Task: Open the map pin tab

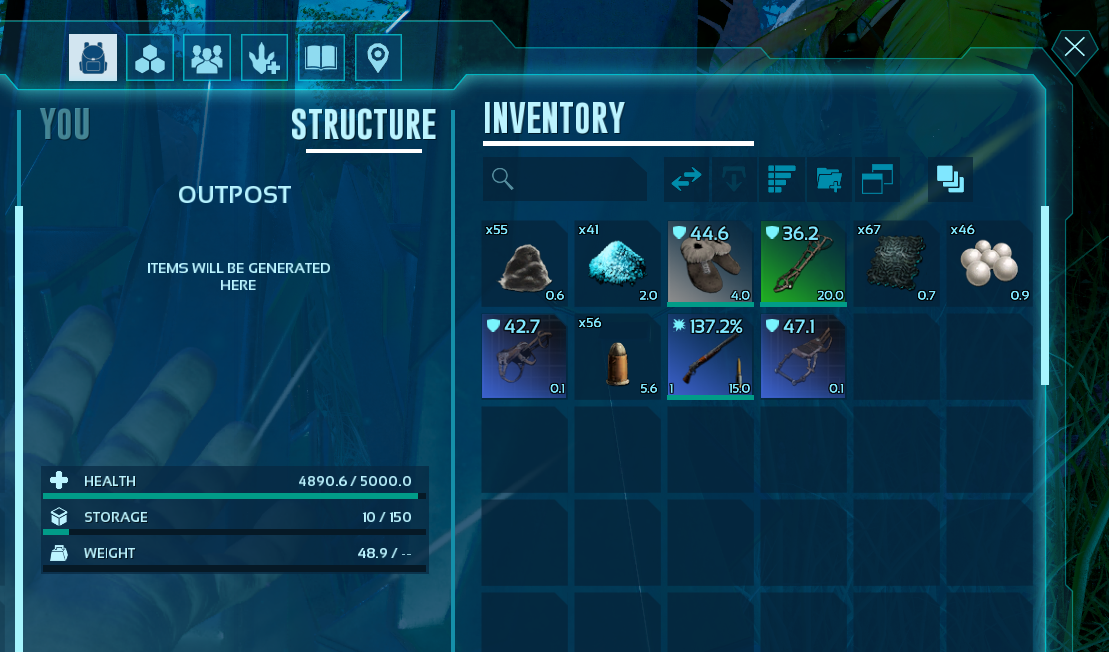Action: click(x=378, y=58)
